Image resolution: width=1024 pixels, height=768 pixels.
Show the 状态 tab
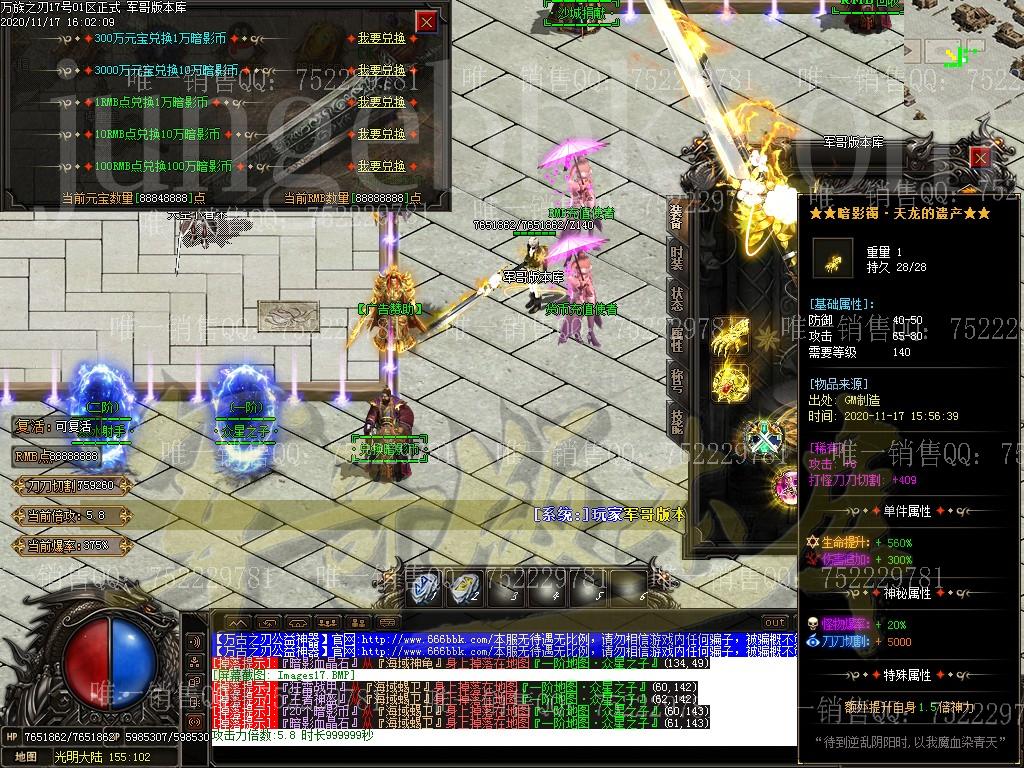pos(677,299)
